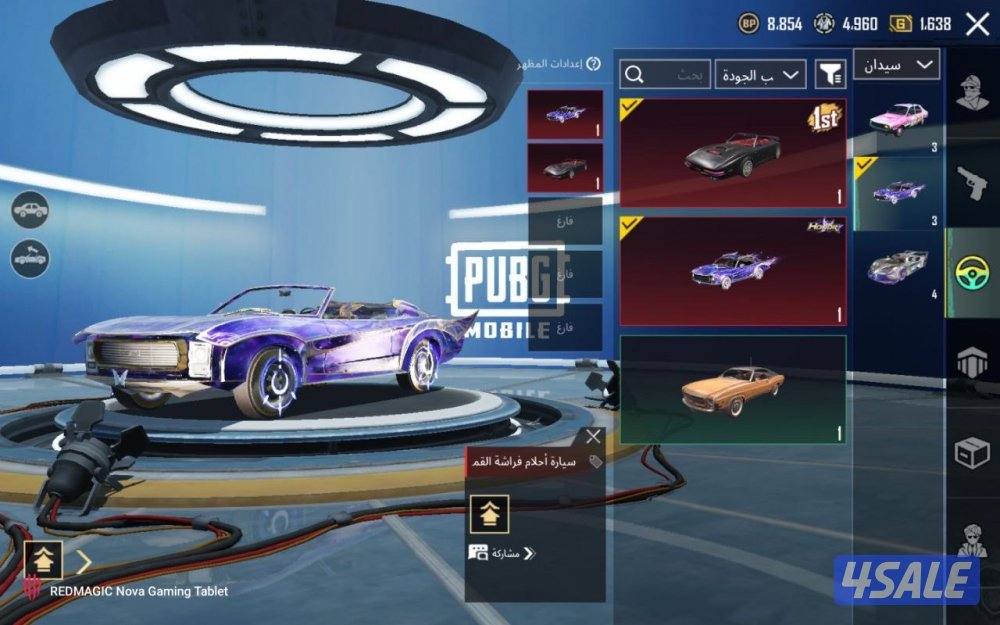This screenshot has height=625, width=1000.
Task: Close the vehicle inventory screen
Action: click(977, 24)
